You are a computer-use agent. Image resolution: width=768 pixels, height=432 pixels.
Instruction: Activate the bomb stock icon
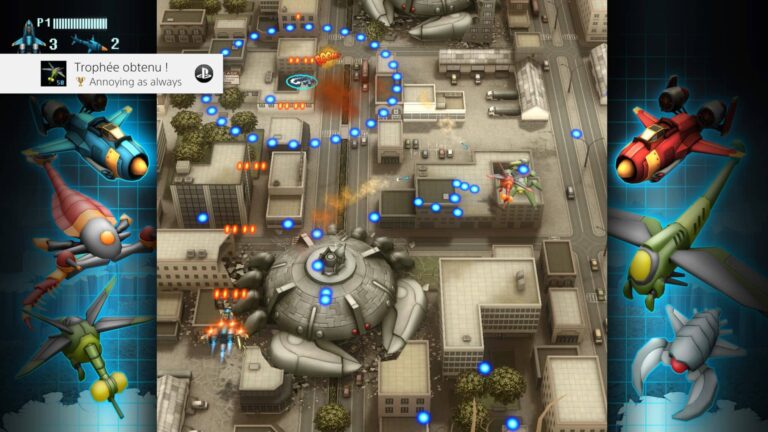(x=88, y=43)
